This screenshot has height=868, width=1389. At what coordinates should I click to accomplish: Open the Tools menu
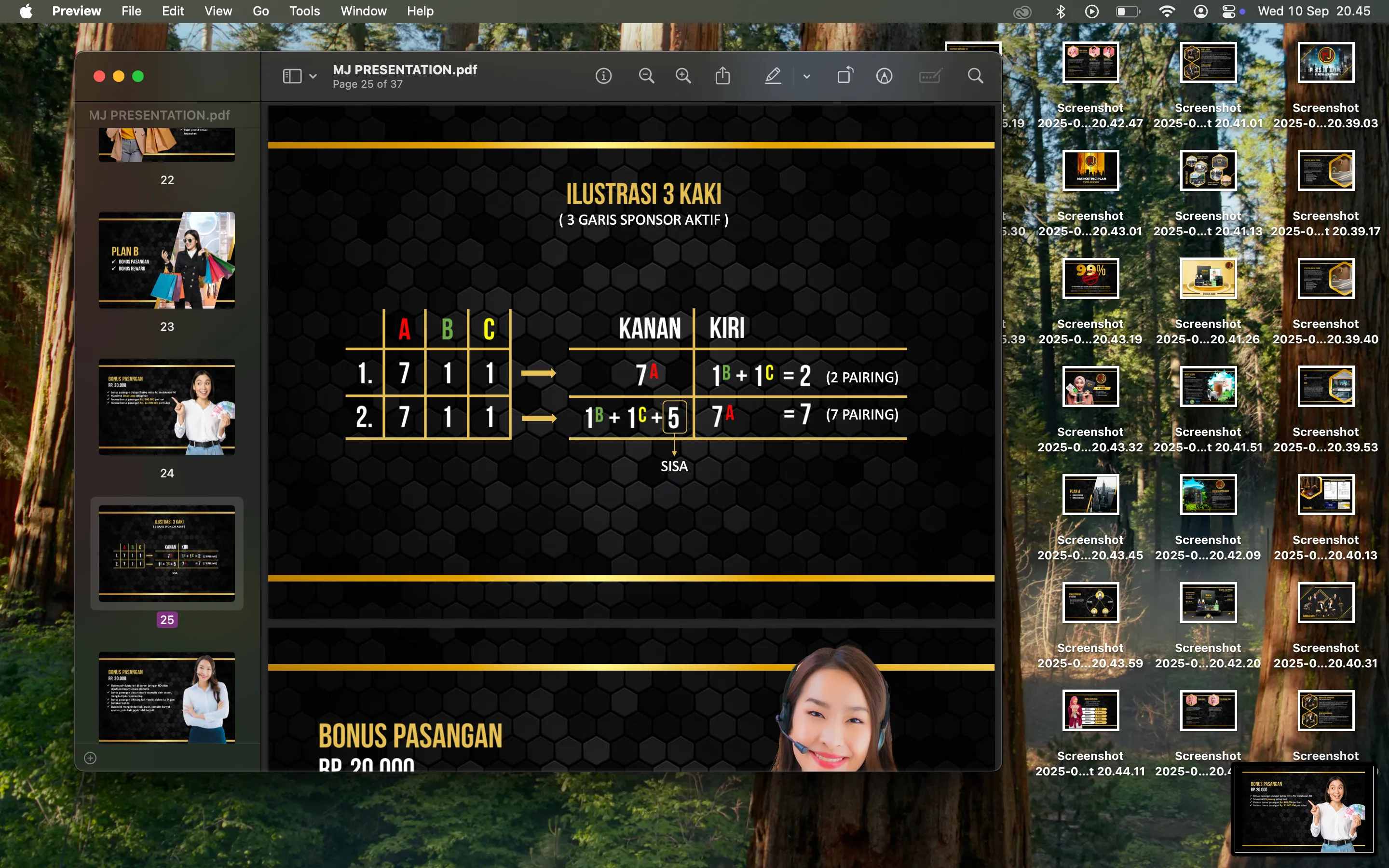point(304,11)
